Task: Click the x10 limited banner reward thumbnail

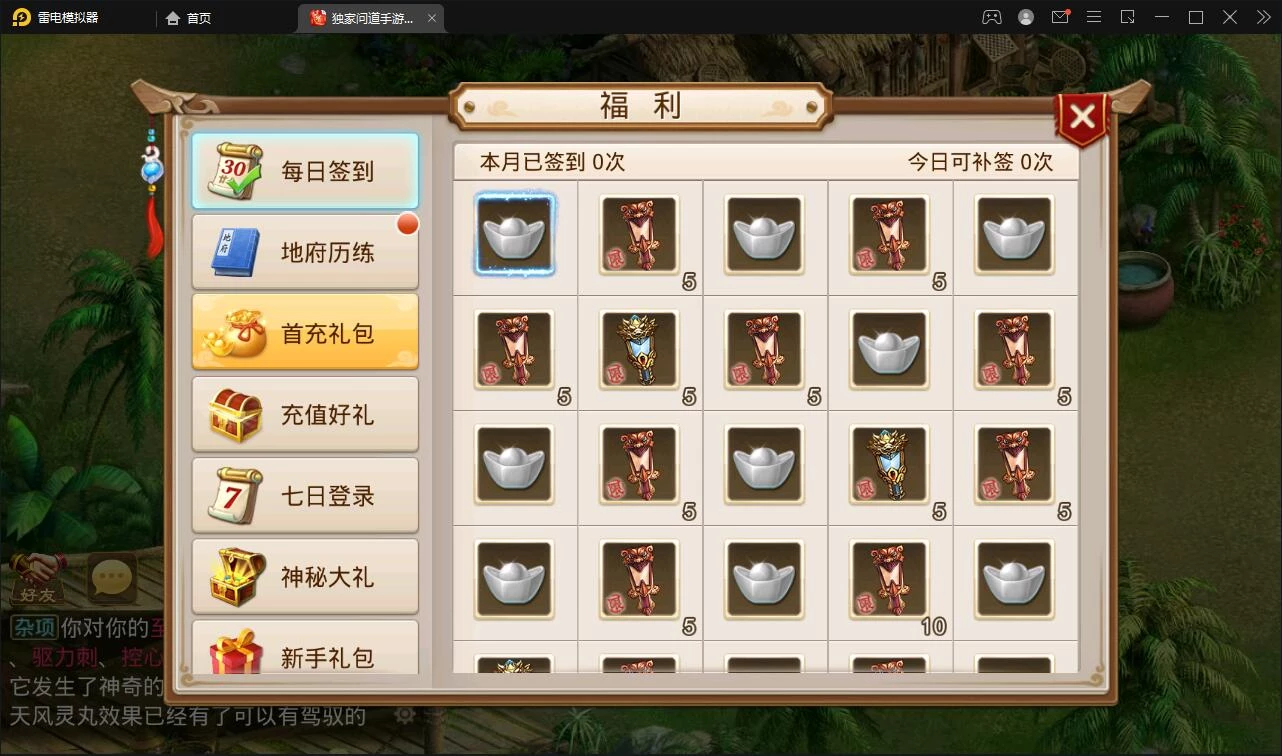Action: pos(890,580)
